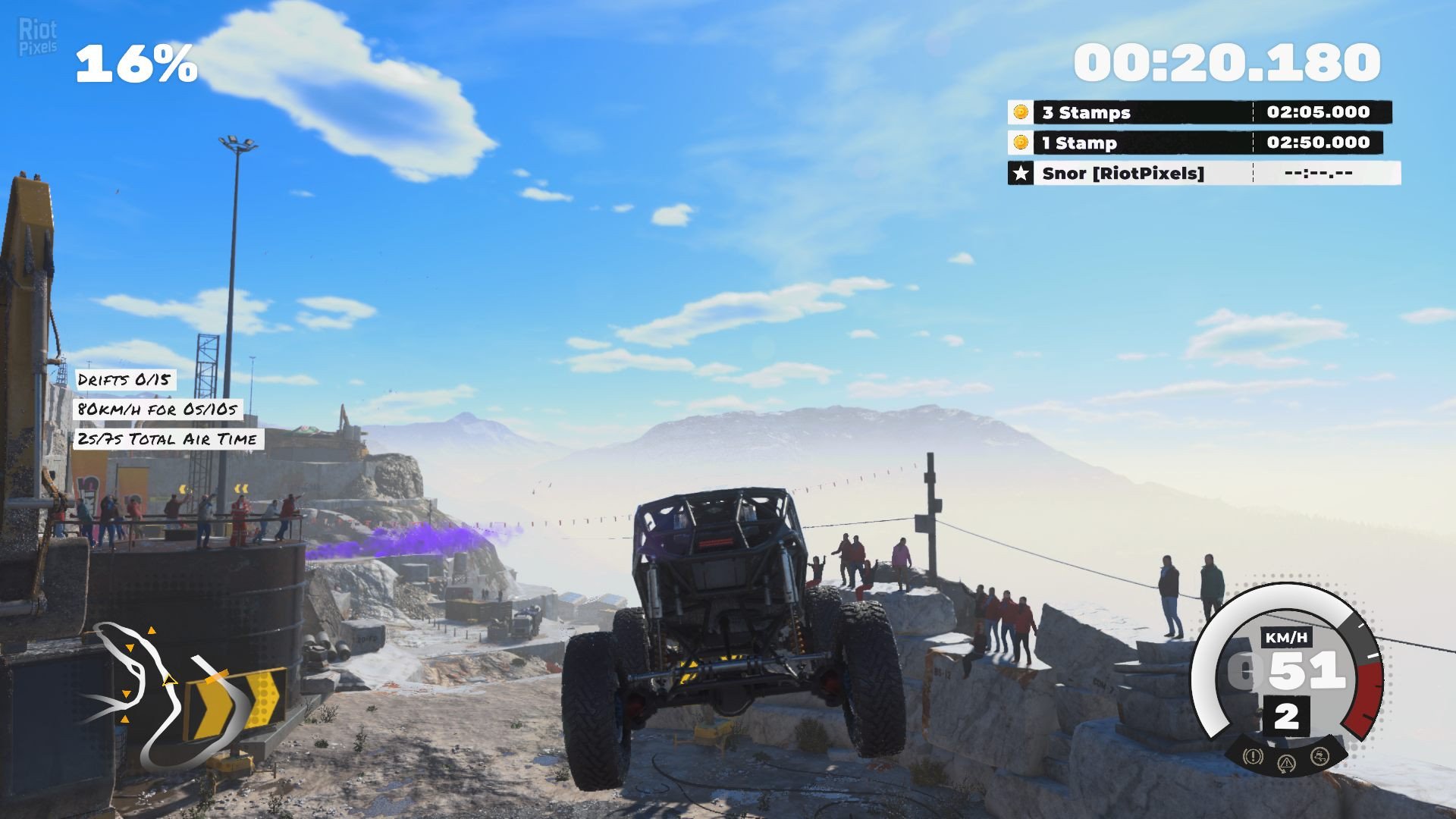Select the Total Air Time objective
The width and height of the screenshot is (1456, 819).
pos(168,439)
